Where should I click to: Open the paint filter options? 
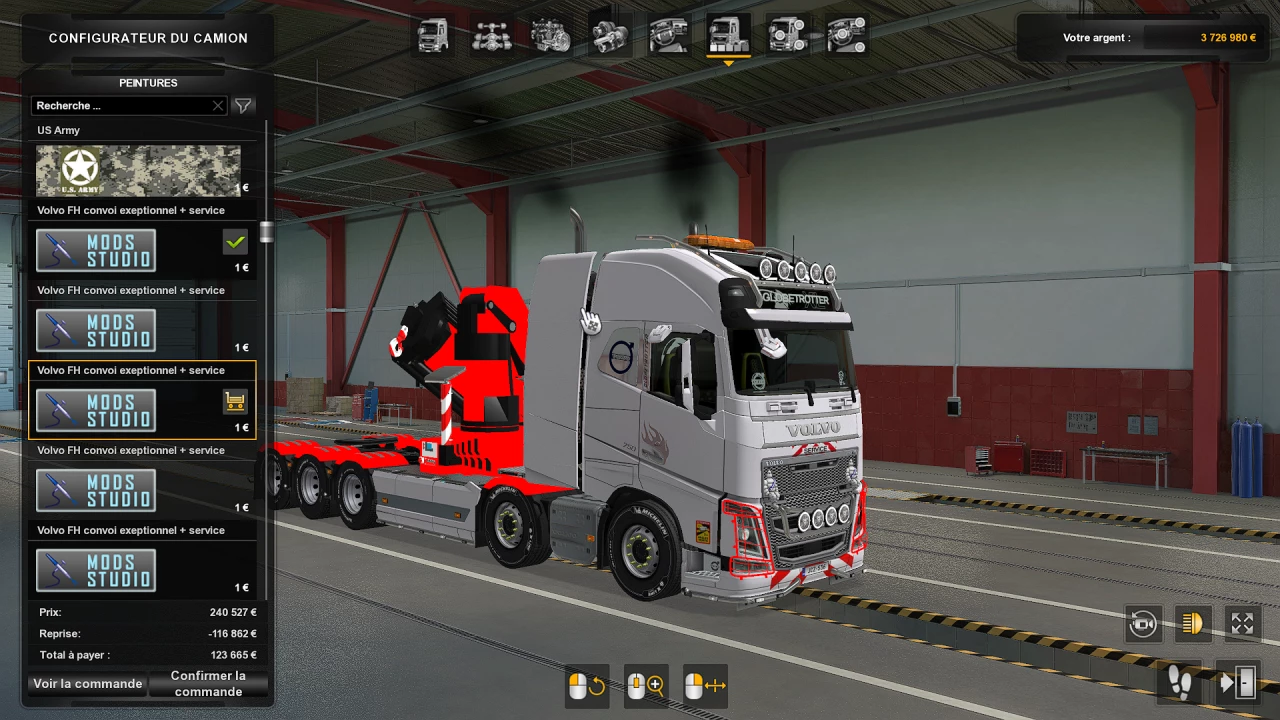tap(243, 105)
